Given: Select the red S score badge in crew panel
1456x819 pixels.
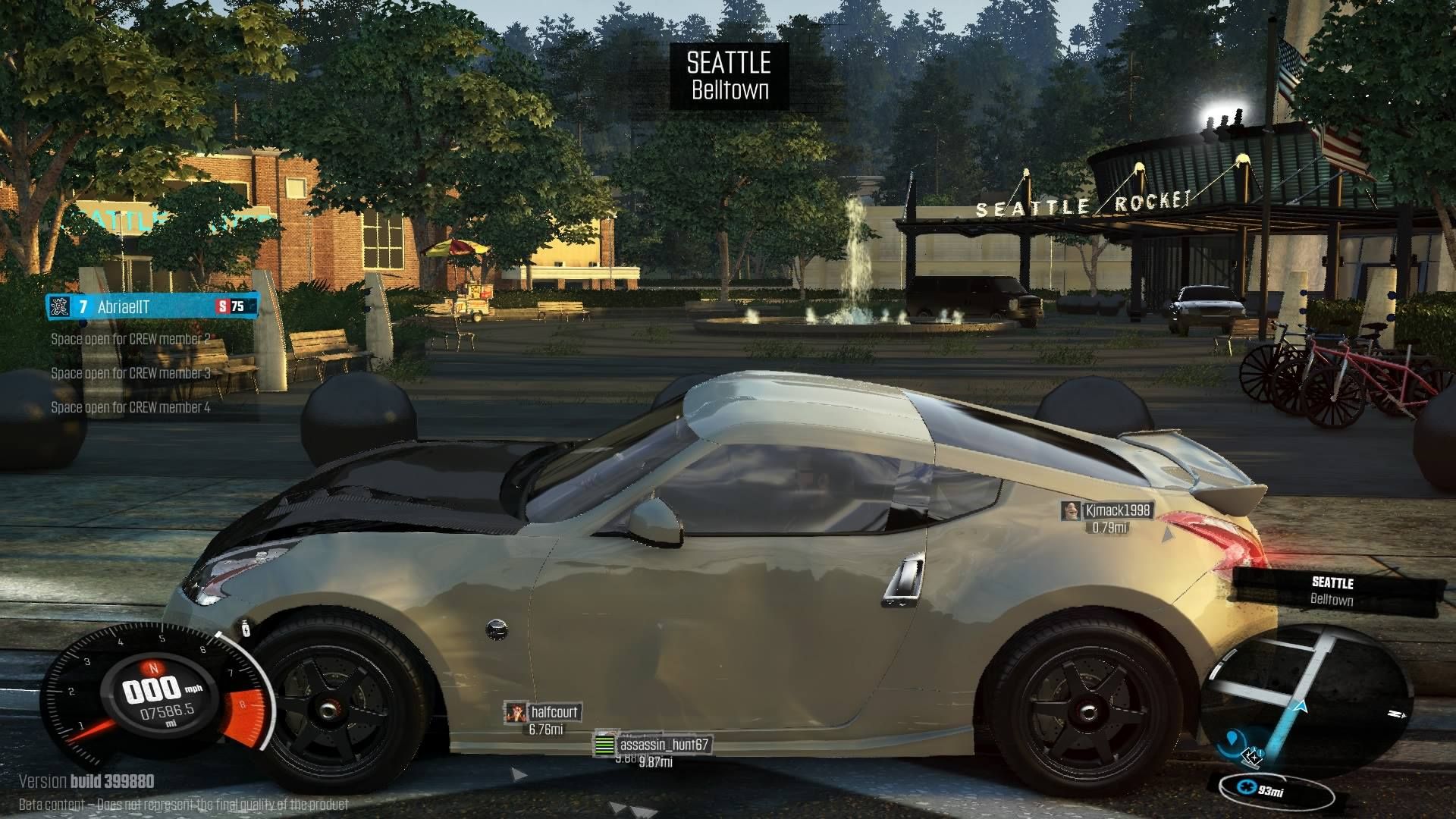Looking at the screenshot, I should [x=222, y=307].
